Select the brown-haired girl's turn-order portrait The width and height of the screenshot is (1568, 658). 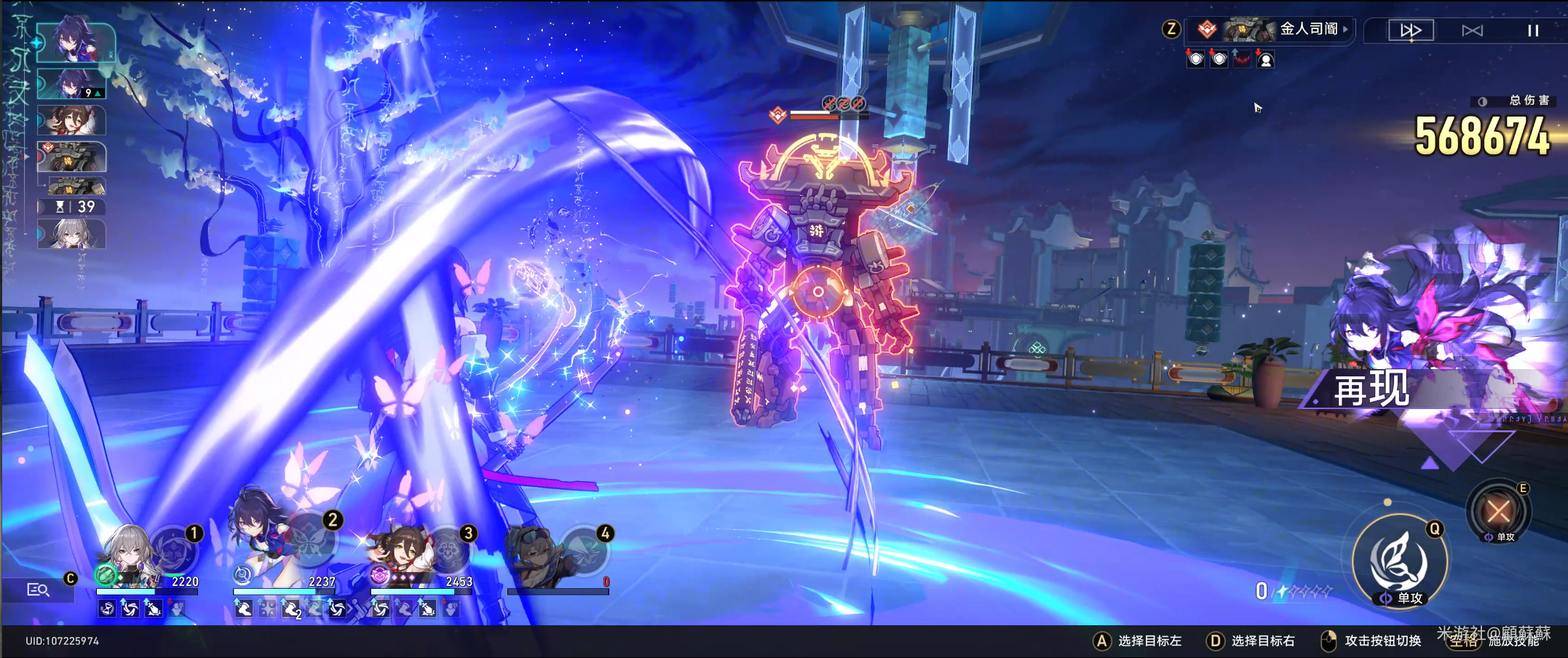tap(71, 121)
